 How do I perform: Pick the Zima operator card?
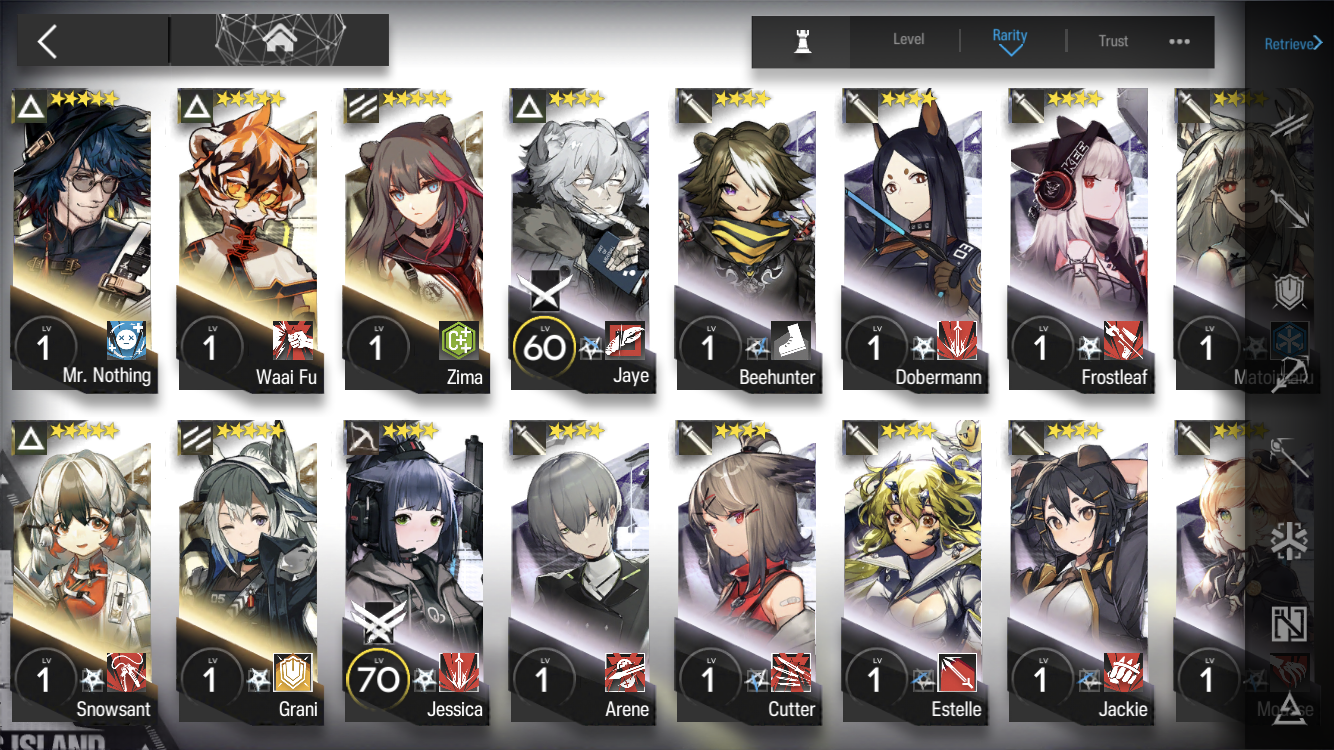416,240
